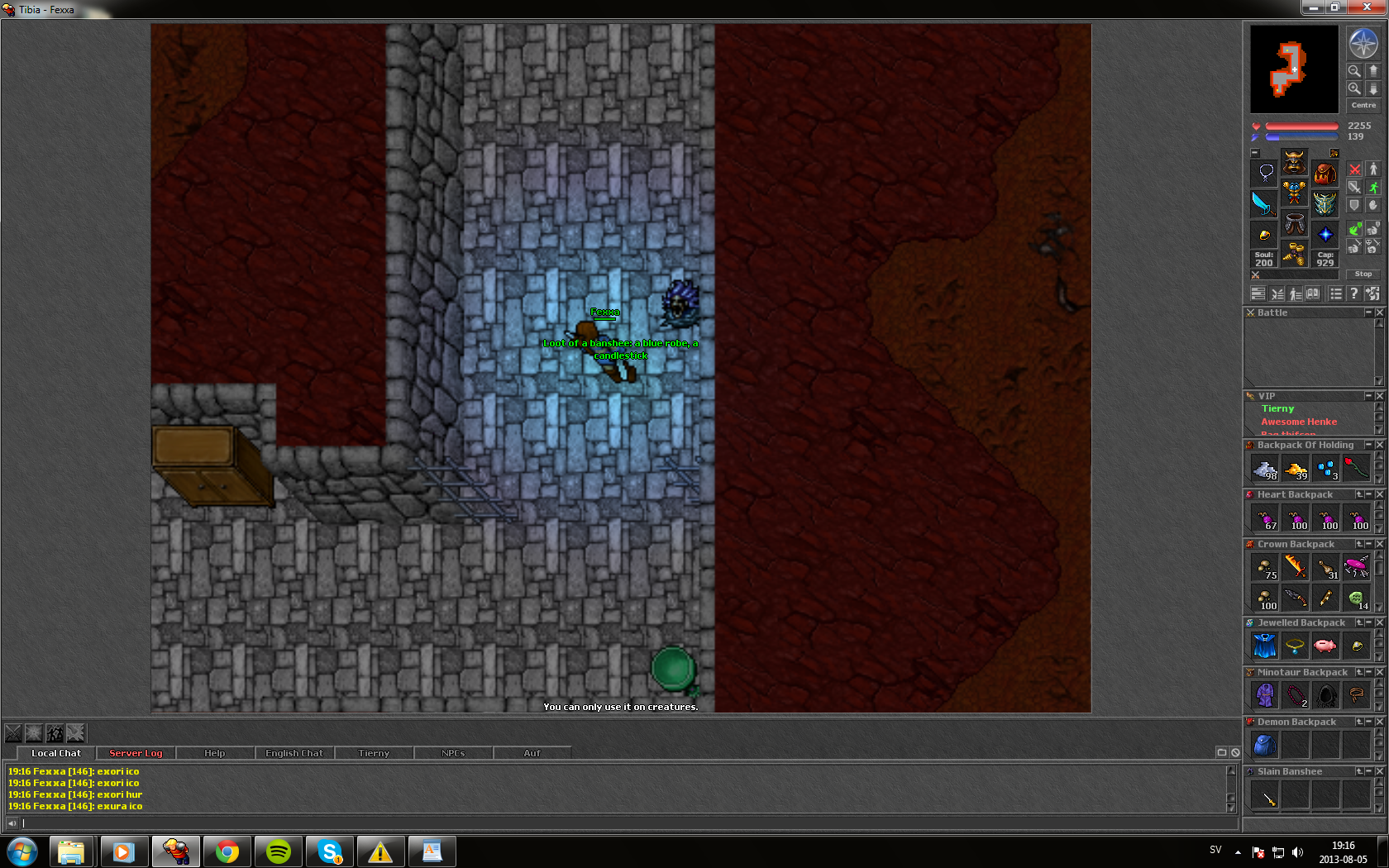The height and width of the screenshot is (868, 1389).
Task: Click the minimap's zoom-in magnifier button
Action: coord(1354,88)
